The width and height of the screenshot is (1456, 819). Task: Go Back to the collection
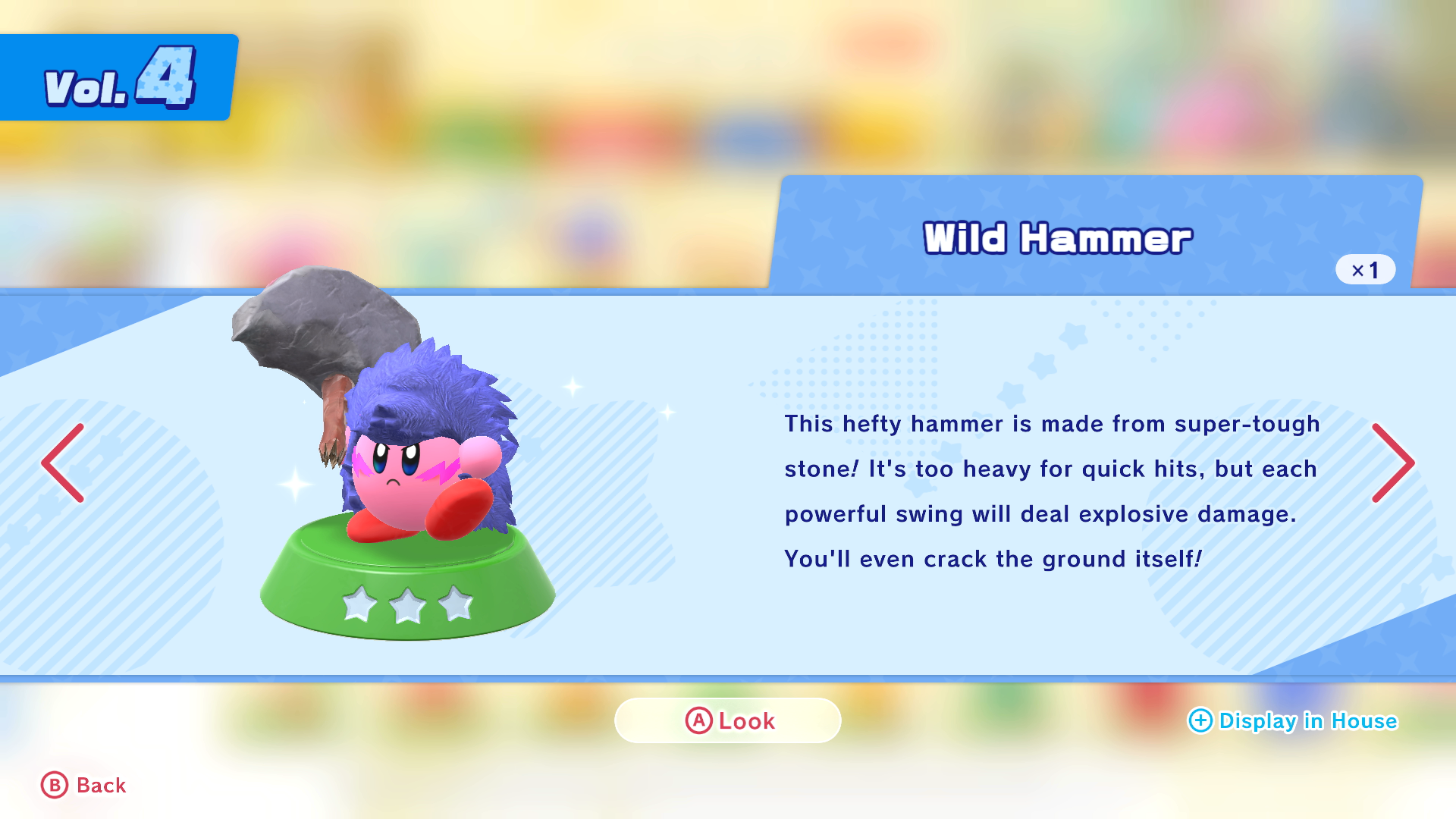83,785
